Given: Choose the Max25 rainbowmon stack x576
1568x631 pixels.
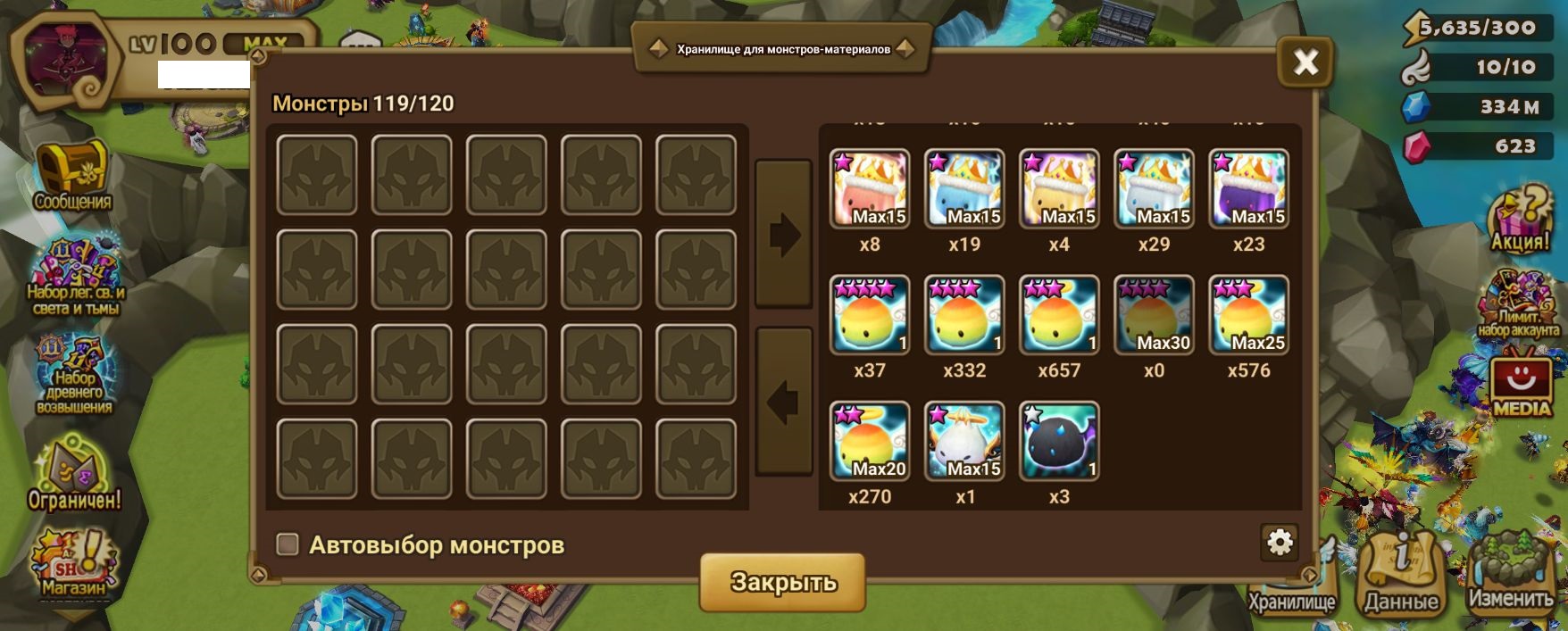Looking at the screenshot, I should click(1248, 315).
